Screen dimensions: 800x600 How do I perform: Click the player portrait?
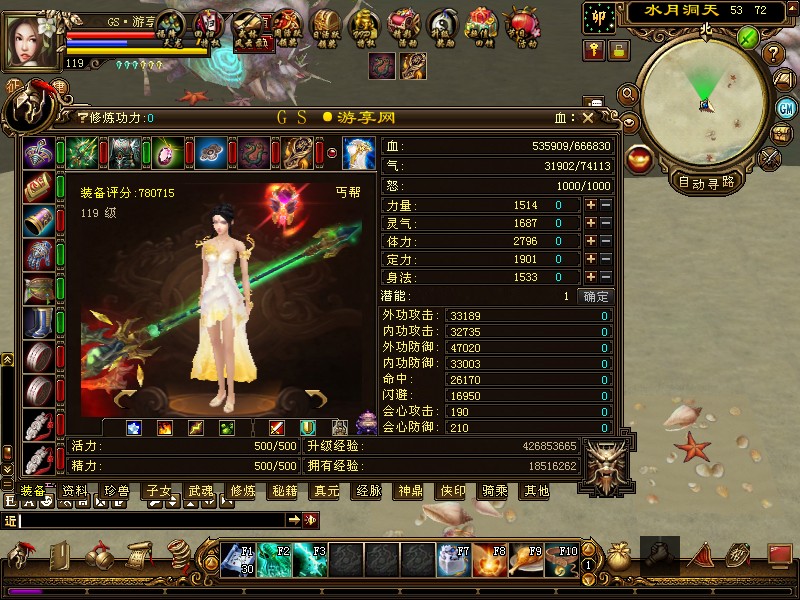point(32,38)
